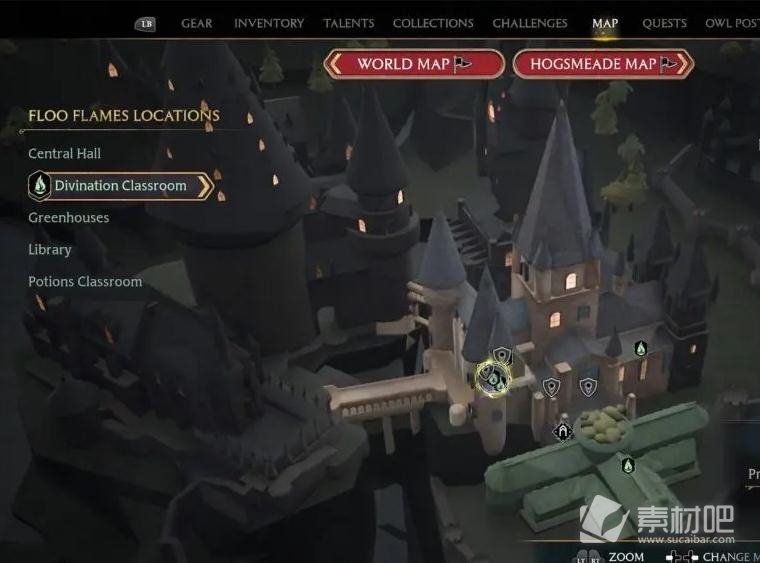Switch to the Challenges tab
This screenshot has width=760, height=563.
(x=530, y=23)
